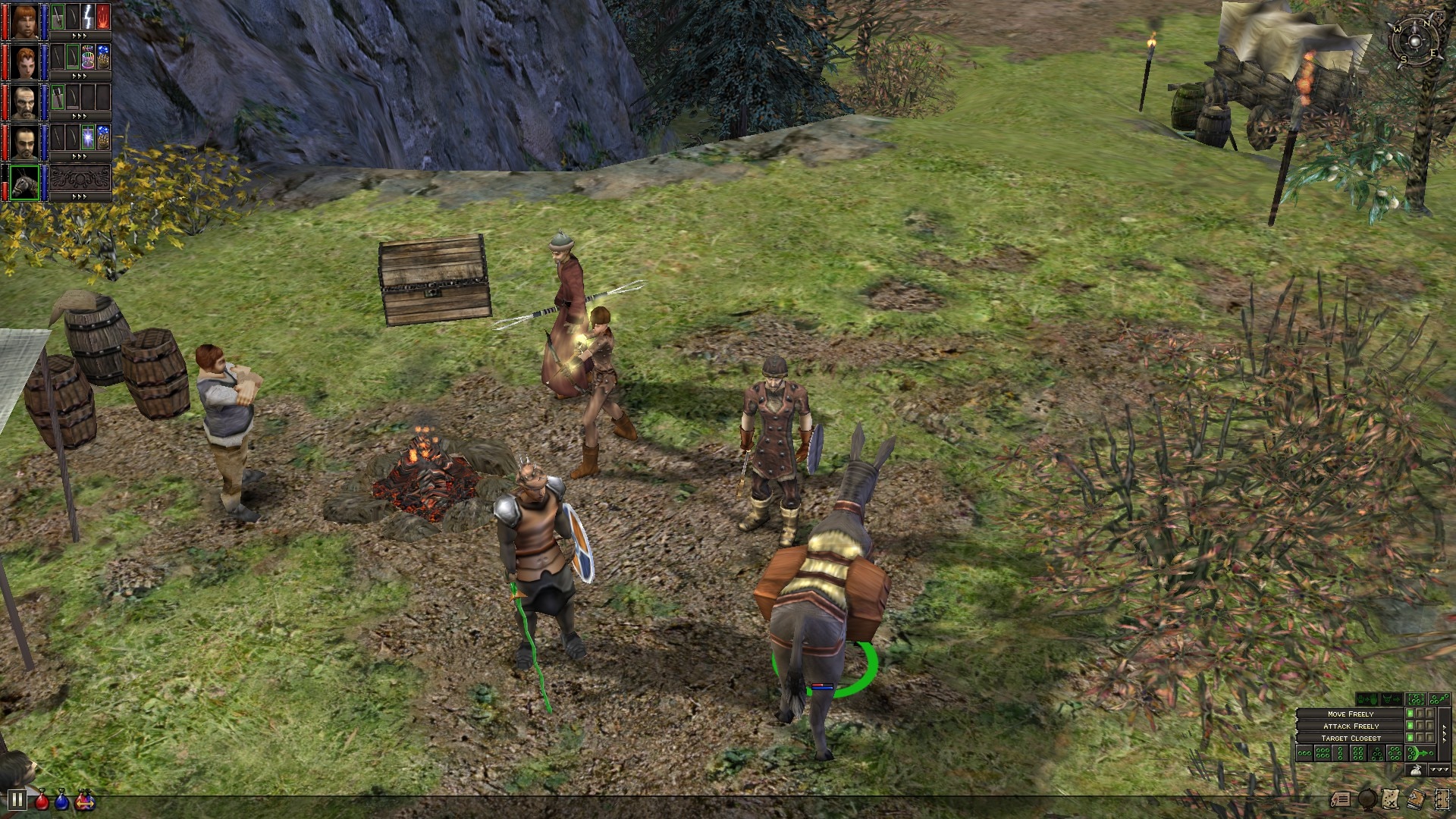Open the treasure map scroll
This screenshot has height=819, width=1456.
(x=1392, y=799)
